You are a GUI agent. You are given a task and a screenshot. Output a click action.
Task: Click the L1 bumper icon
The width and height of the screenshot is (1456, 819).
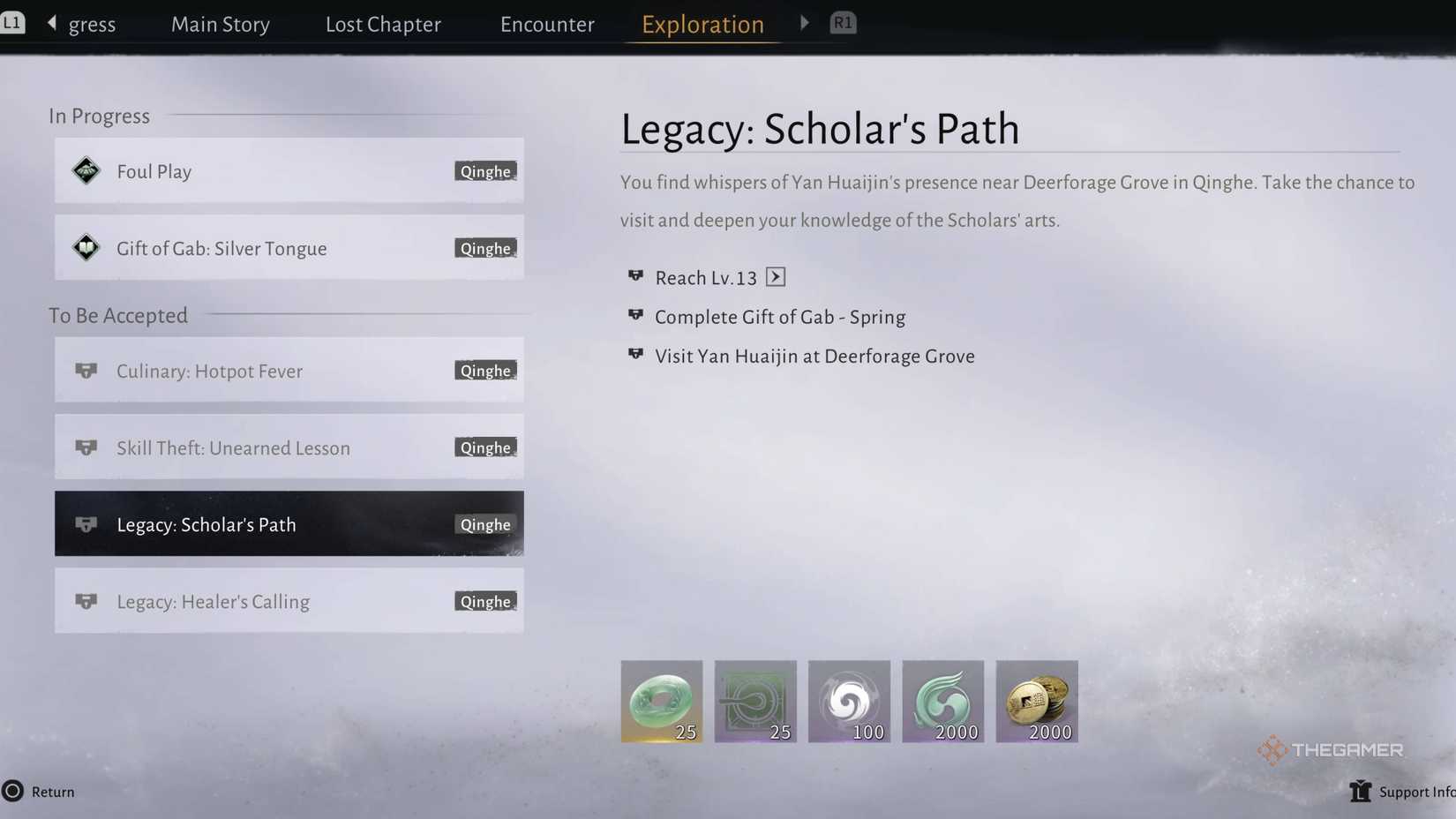14,21
